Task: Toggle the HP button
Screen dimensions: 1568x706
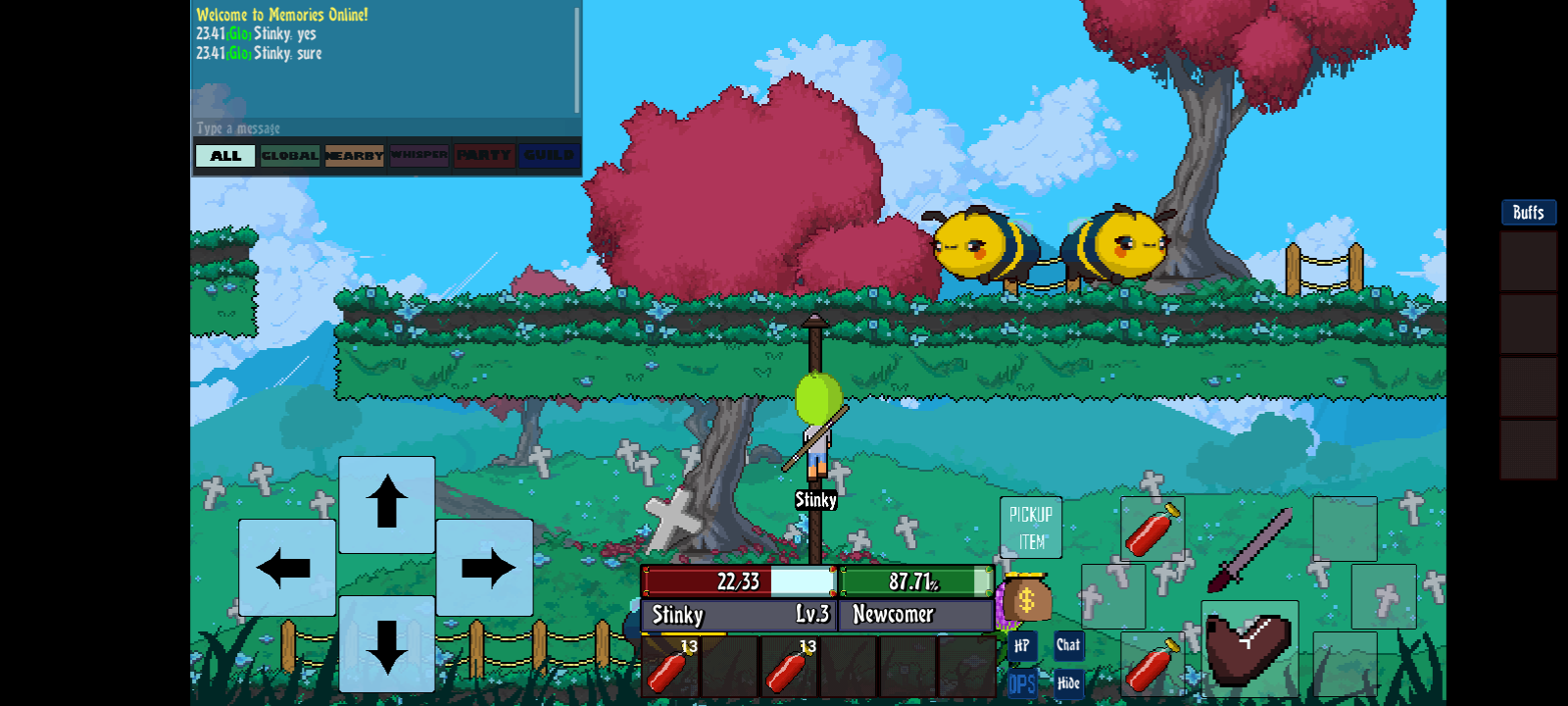Action: (1021, 645)
